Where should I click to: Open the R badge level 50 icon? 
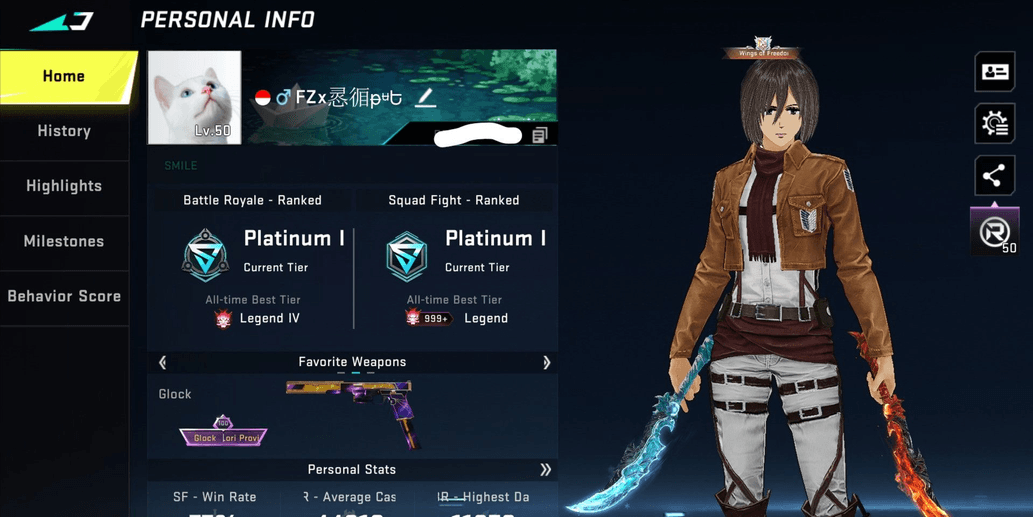(994, 232)
